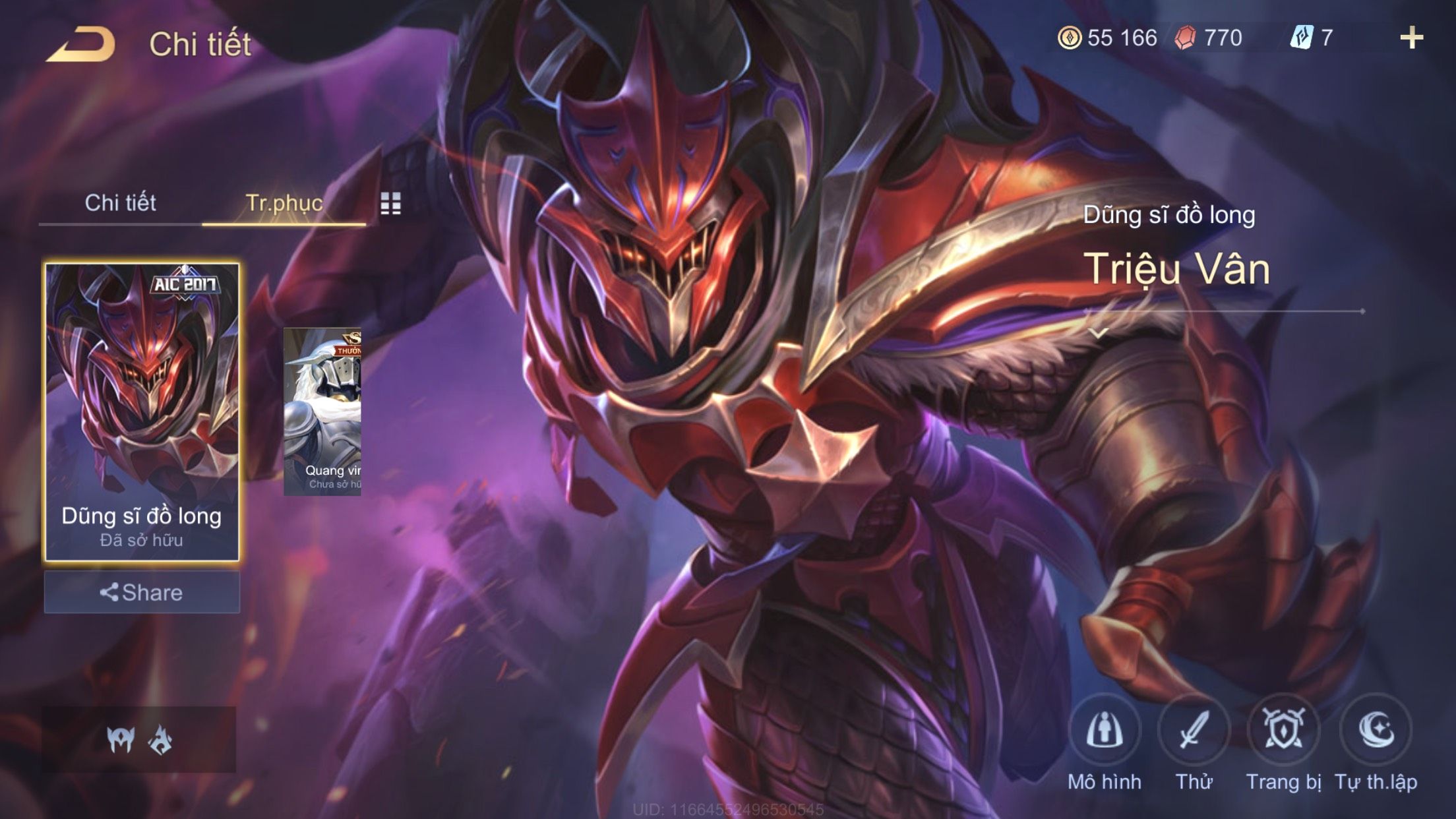This screenshot has height=819, width=1456.
Task: Choose the Quang vinh skin thumbnail
Action: pos(322,412)
